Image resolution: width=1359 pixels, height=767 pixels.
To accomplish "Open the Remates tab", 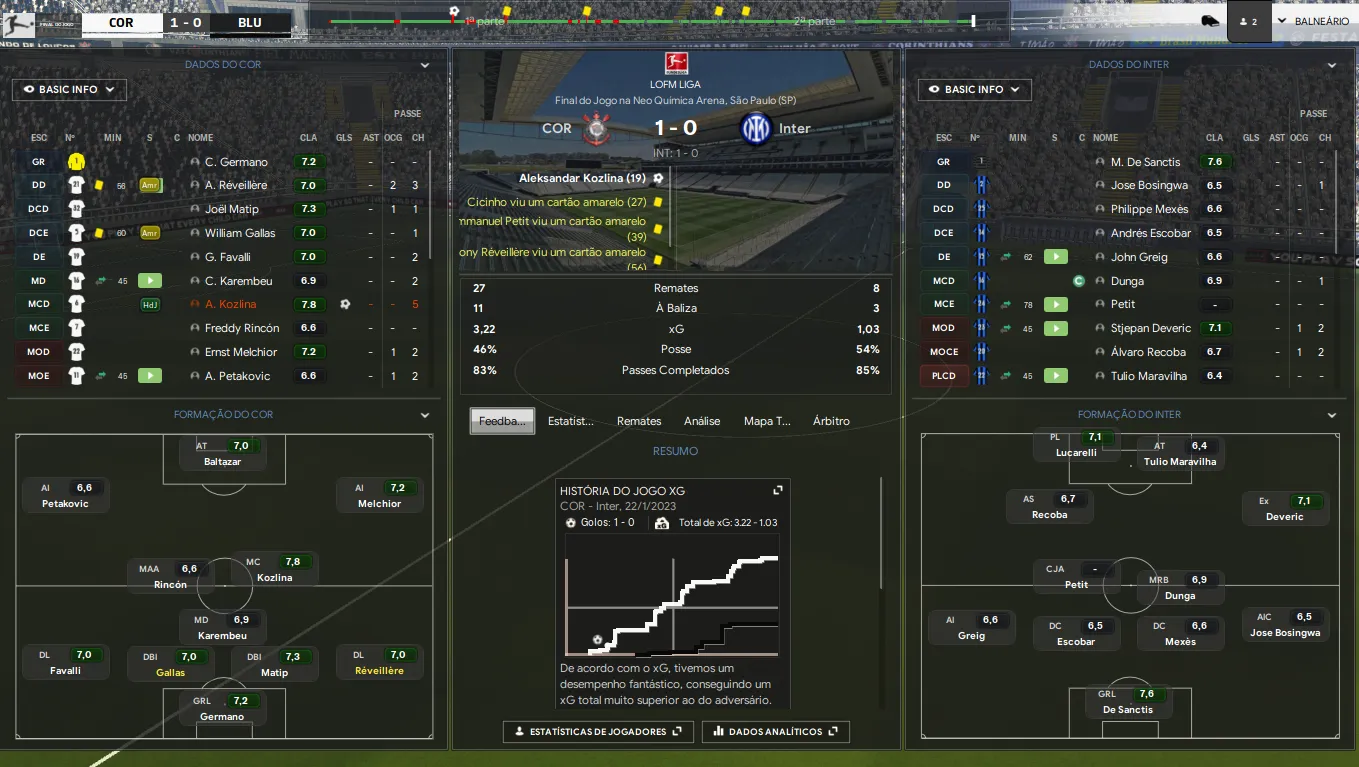I will [639, 421].
